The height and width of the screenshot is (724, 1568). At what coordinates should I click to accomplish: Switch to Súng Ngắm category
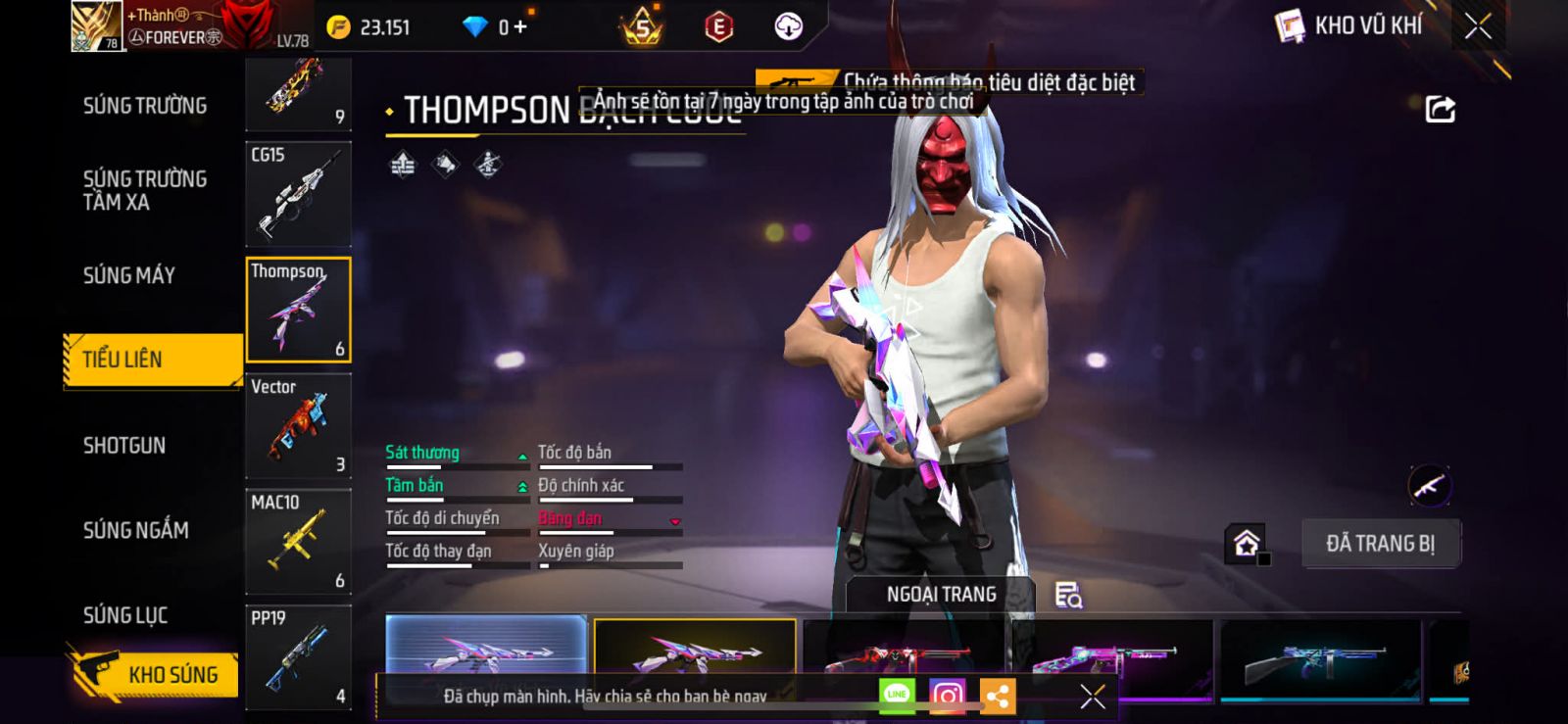tap(136, 530)
